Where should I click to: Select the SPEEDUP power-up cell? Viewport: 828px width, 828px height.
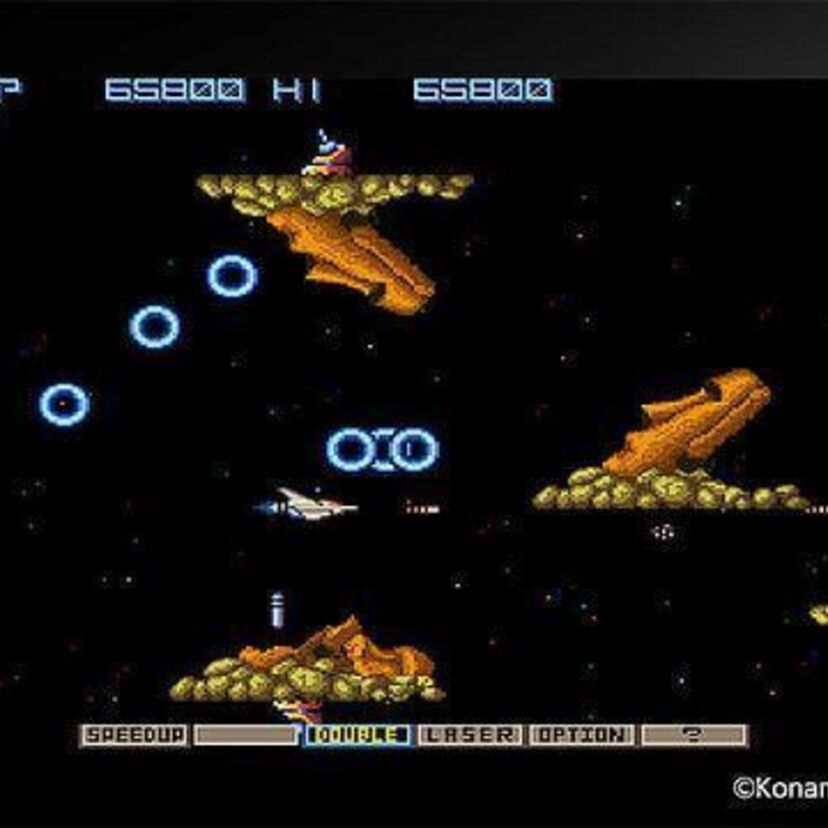134,736
